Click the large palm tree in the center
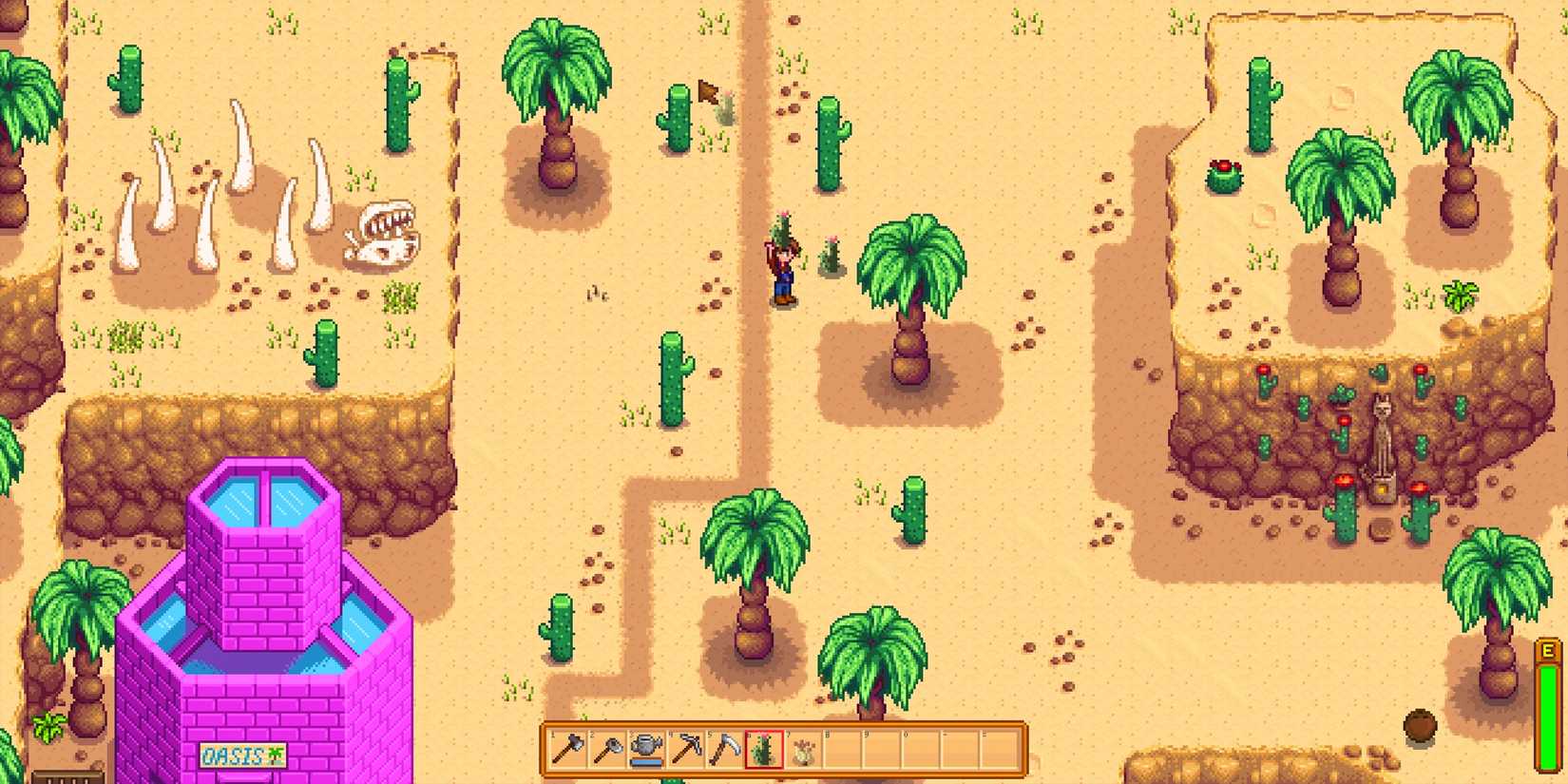Viewport: 1568px width, 784px height. 910,285
